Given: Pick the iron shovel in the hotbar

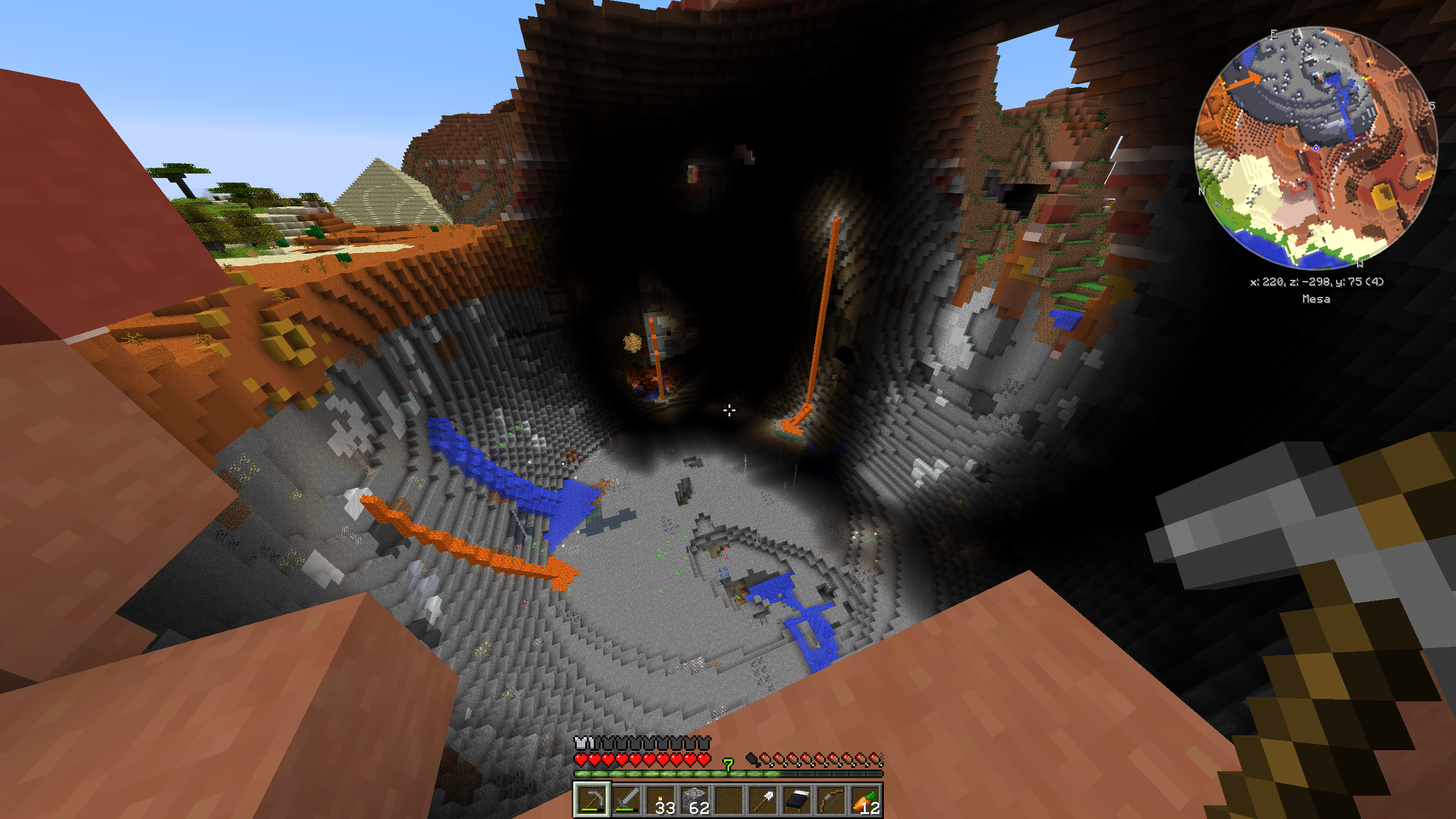Looking at the screenshot, I should [763, 800].
